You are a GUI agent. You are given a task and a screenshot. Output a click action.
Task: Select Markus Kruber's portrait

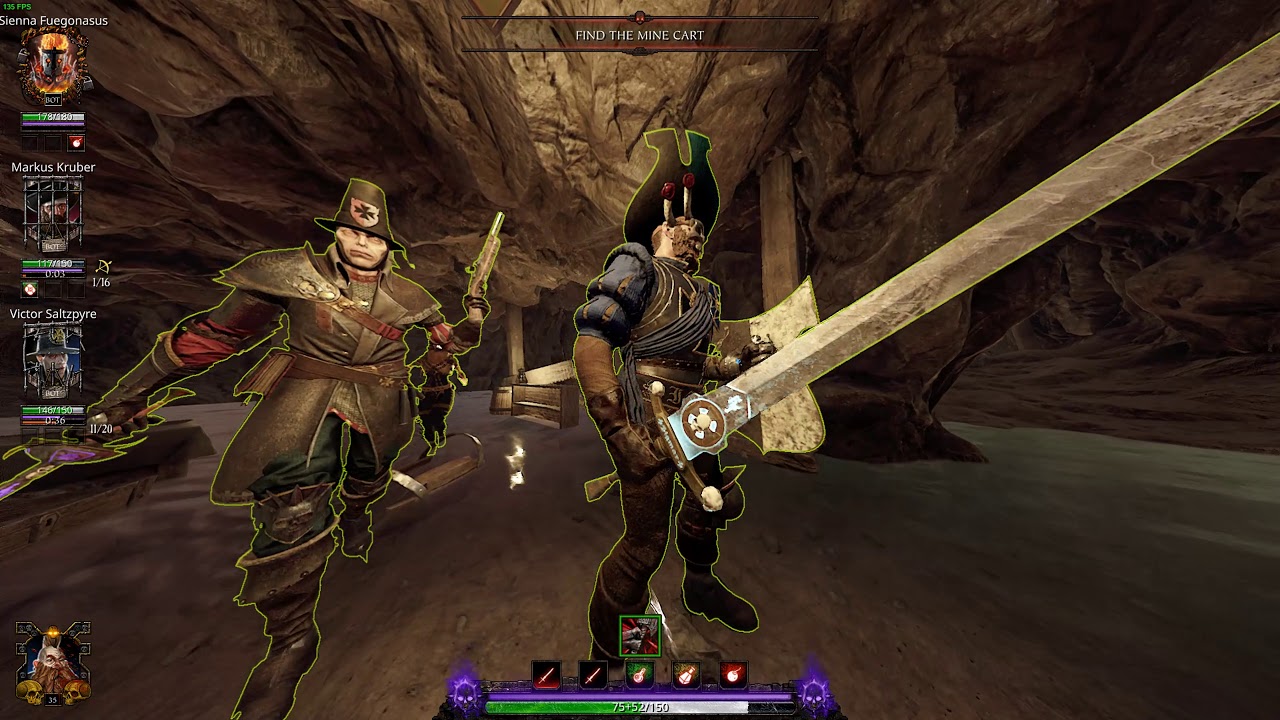tap(53, 214)
